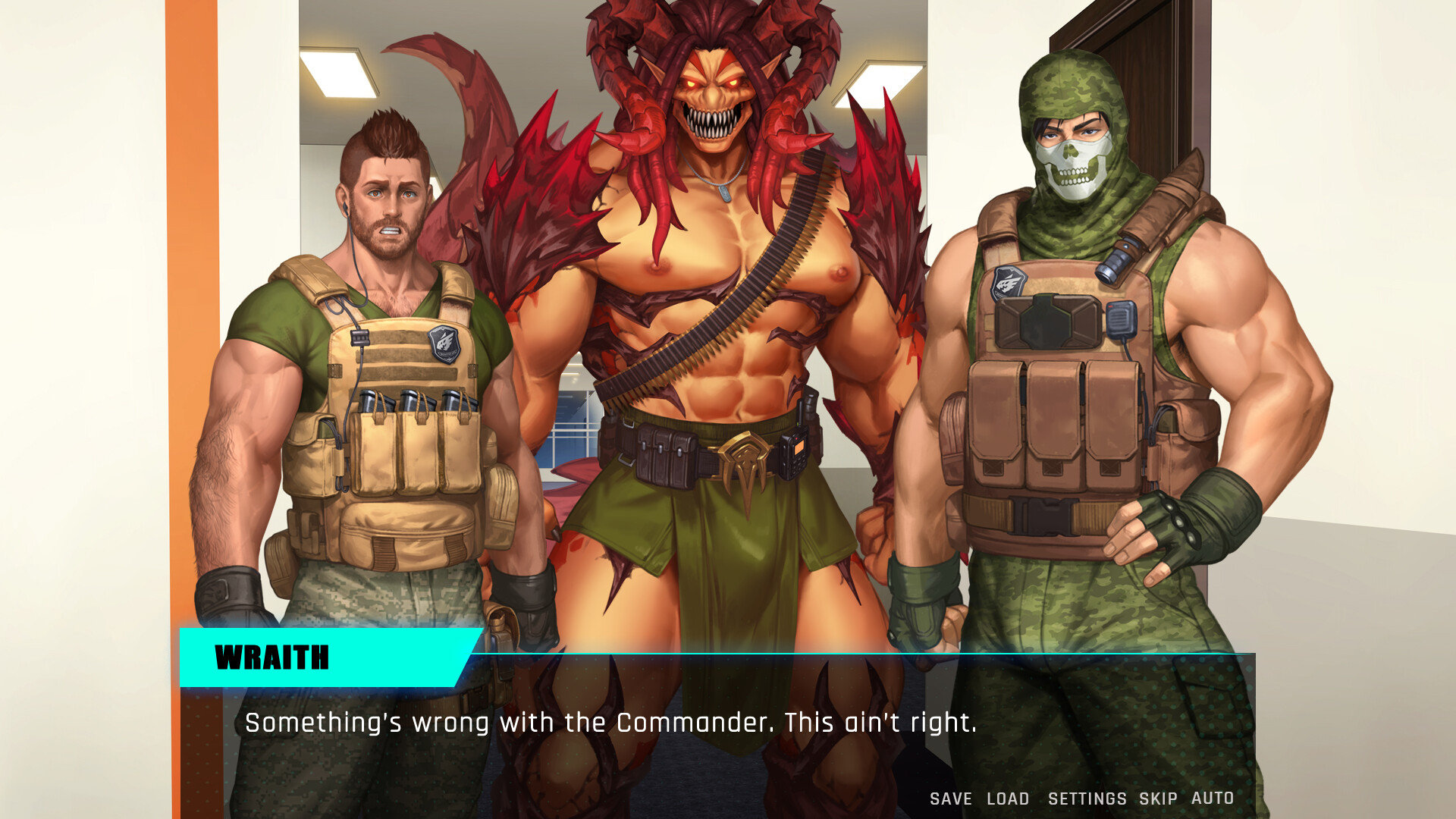
Task: Open the SAVE screen
Action: (x=950, y=799)
